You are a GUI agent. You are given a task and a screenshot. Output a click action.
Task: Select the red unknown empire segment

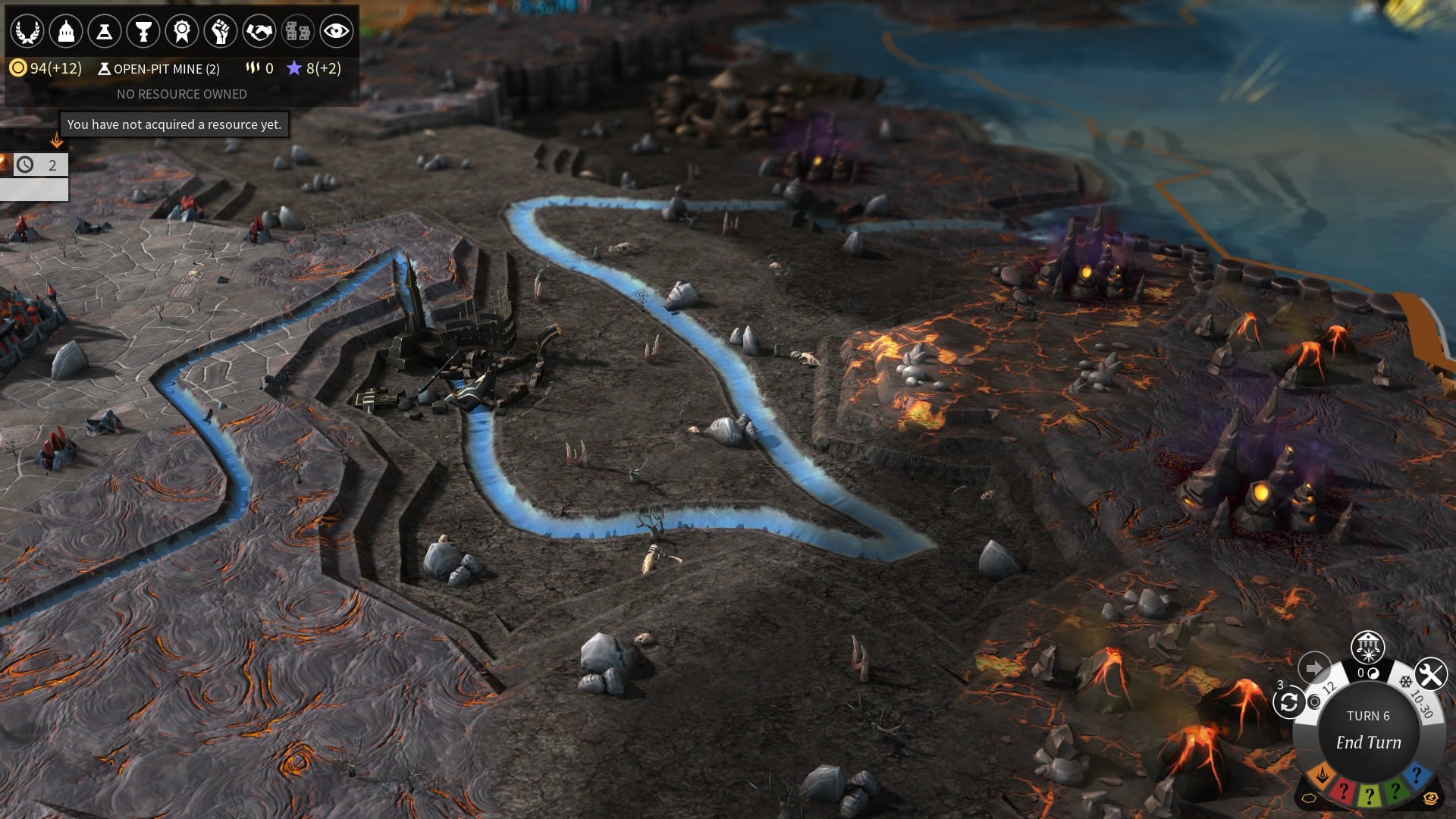pos(1343,791)
